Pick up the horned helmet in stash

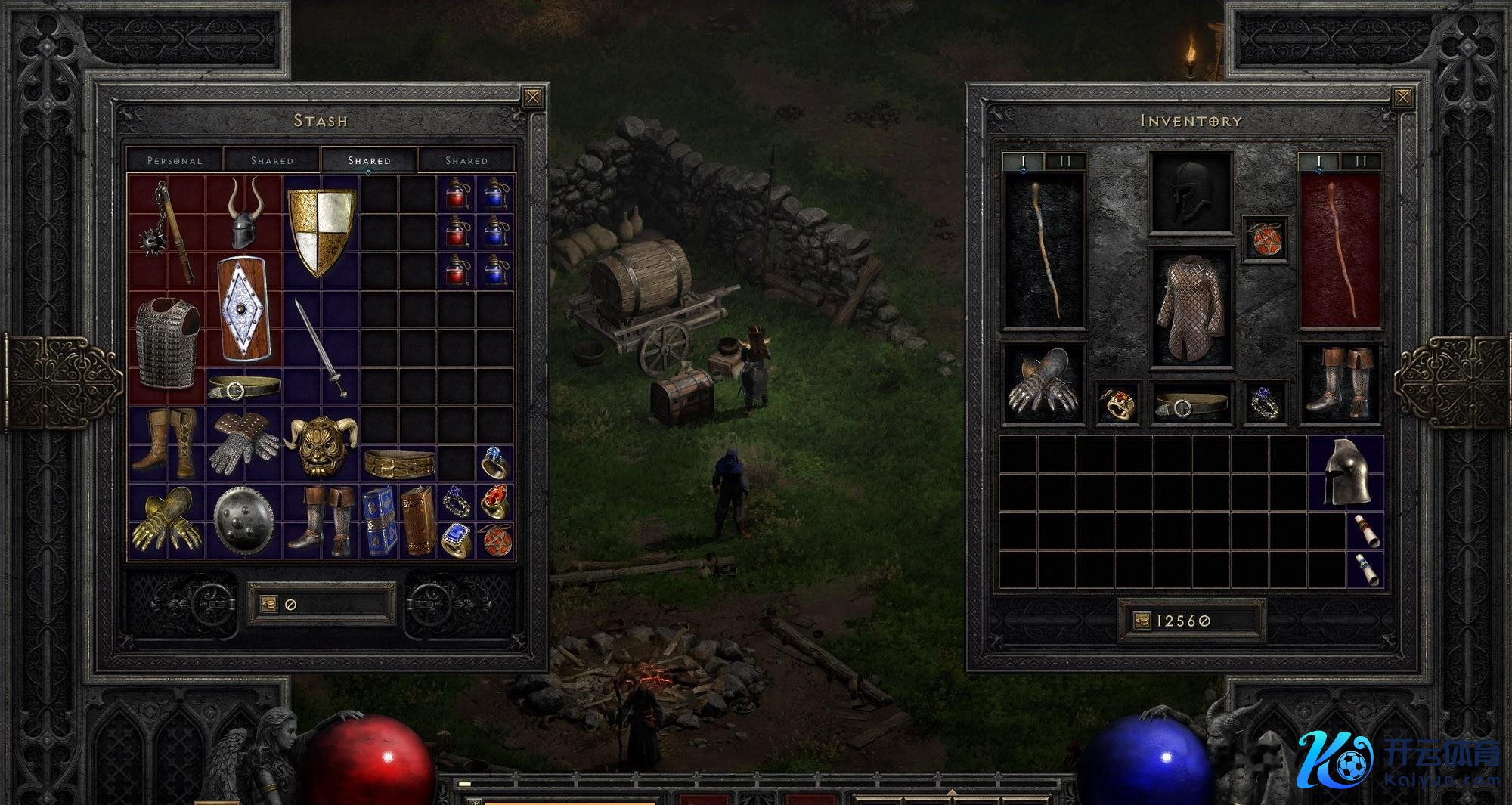pyautogui.click(x=244, y=214)
